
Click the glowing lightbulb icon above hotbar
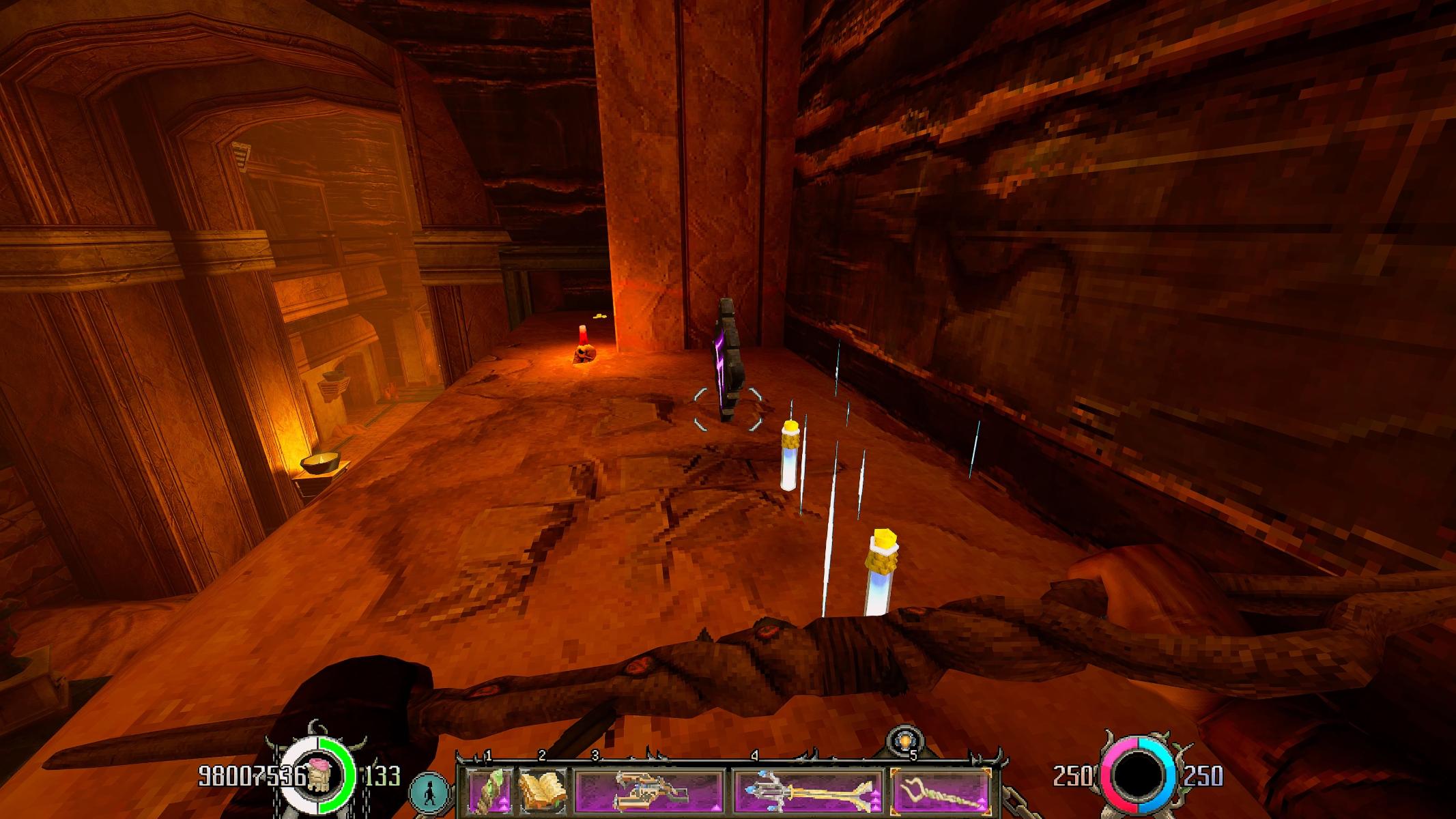click(905, 742)
